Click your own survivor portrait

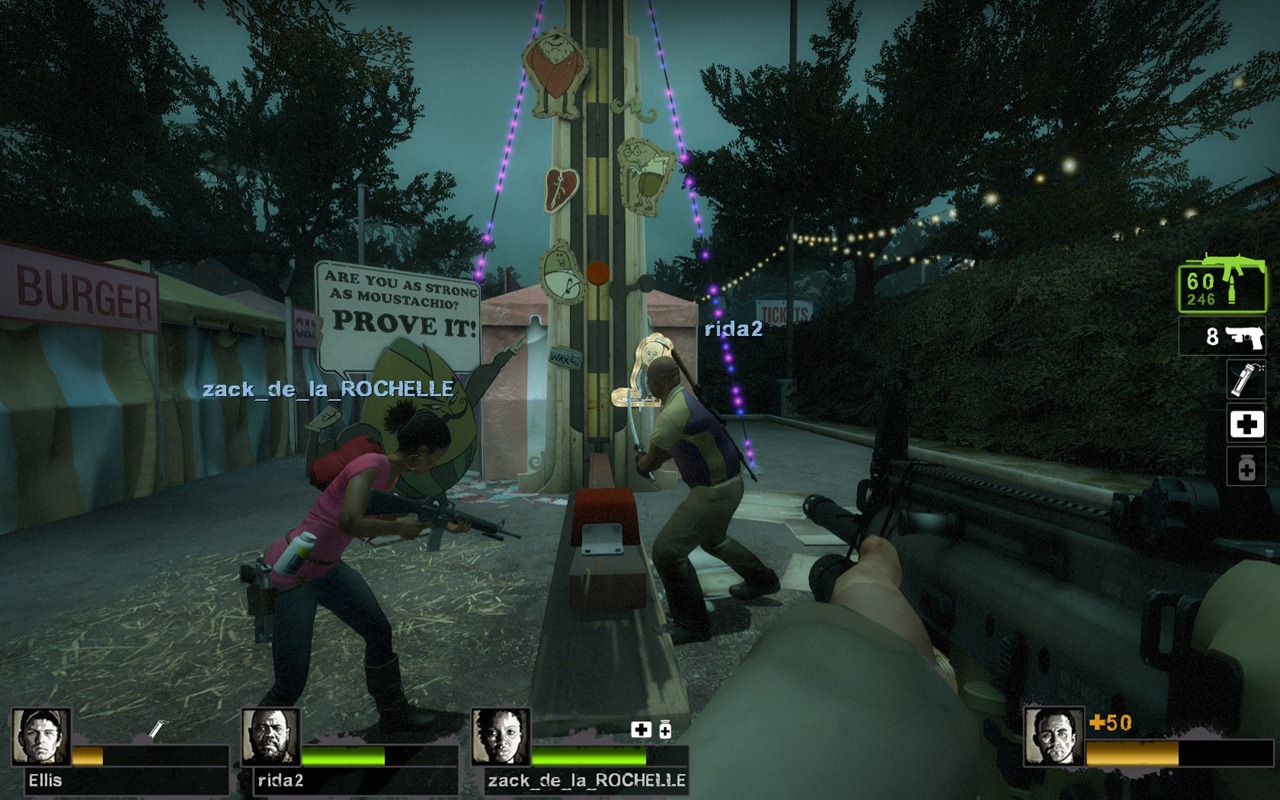pyautogui.click(x=1054, y=737)
